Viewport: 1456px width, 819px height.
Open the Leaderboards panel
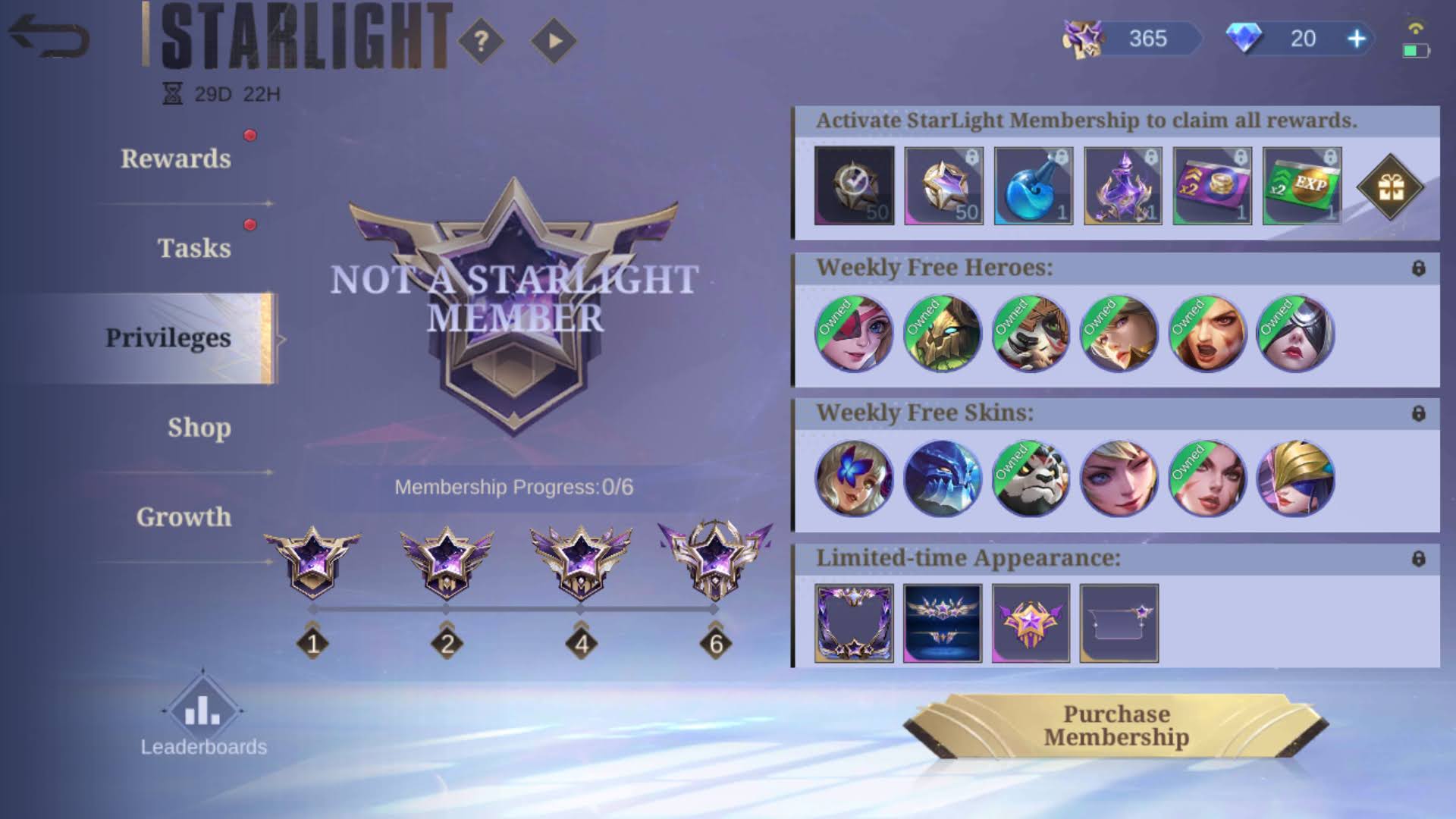tap(203, 717)
